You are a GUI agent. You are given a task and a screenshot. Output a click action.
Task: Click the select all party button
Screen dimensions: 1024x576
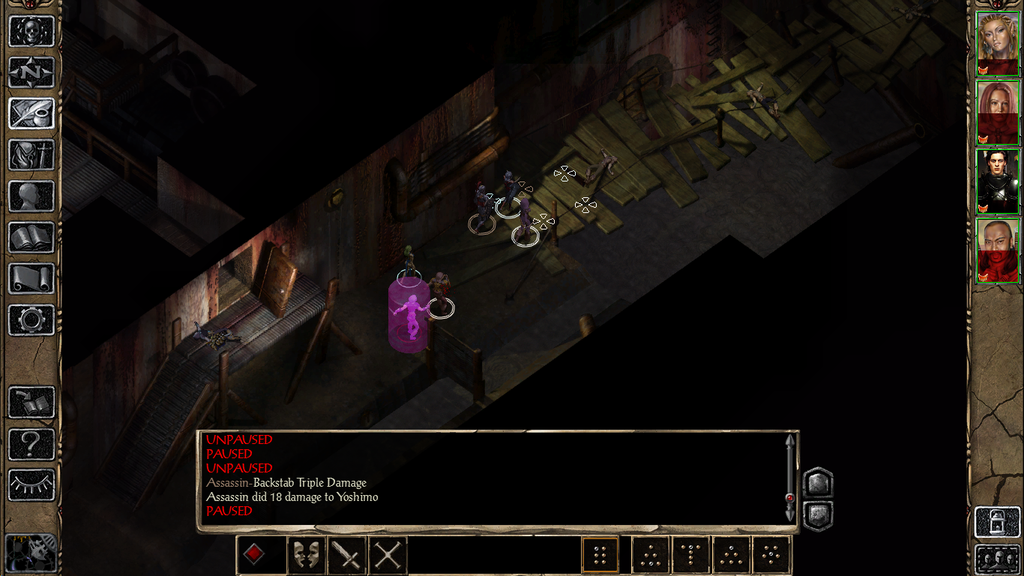[x=997, y=559]
